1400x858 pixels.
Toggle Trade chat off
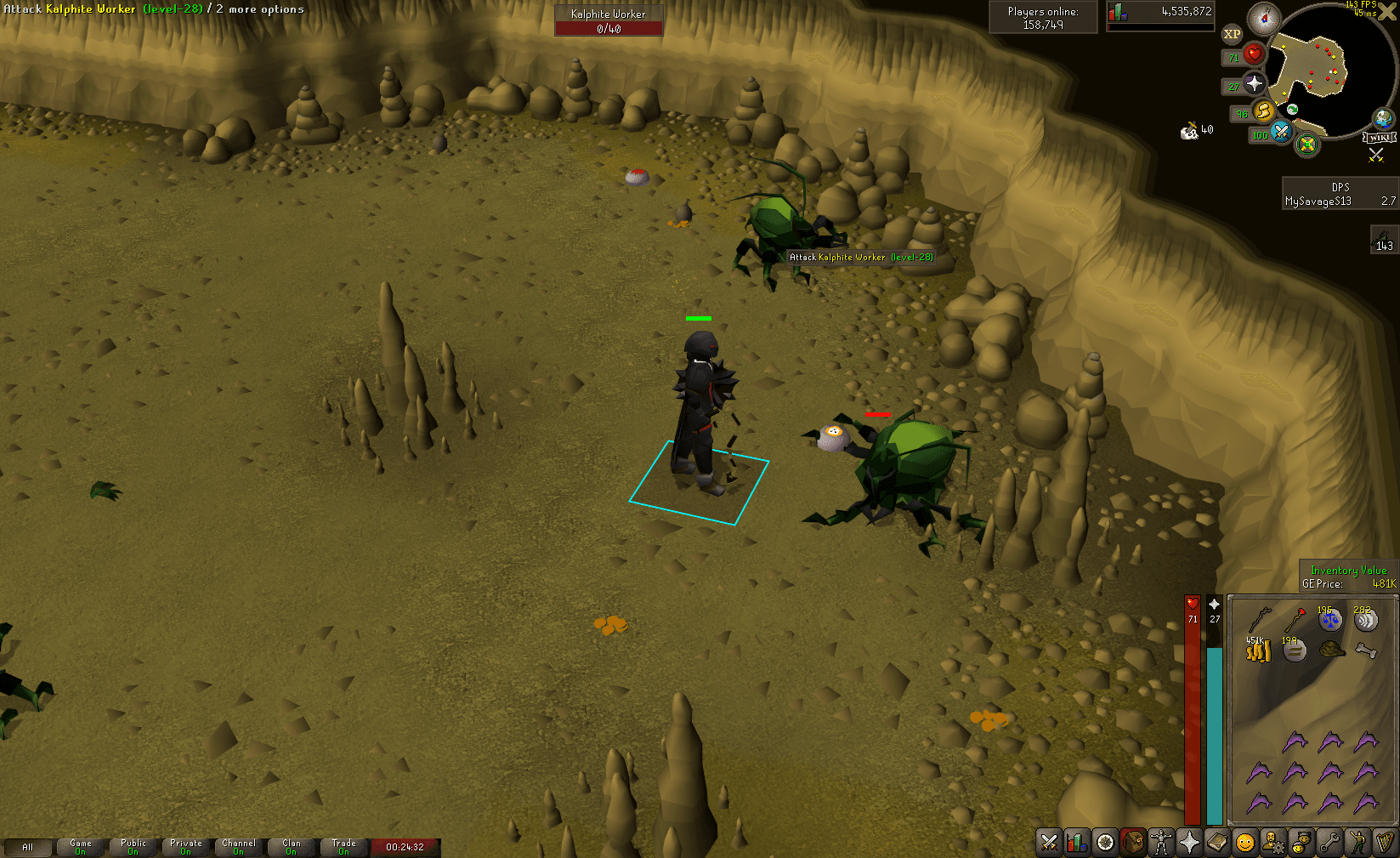coord(344,846)
